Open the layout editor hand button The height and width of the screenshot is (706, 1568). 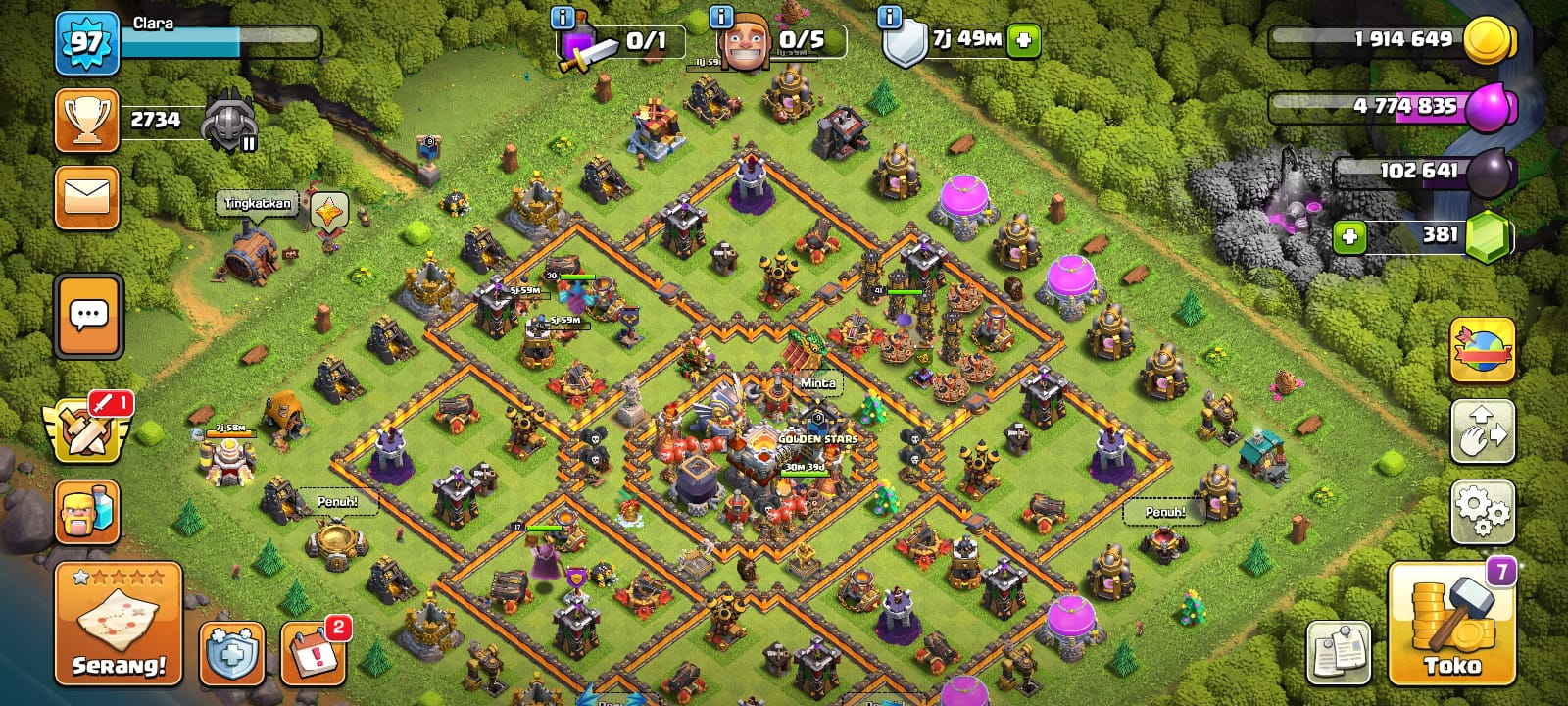(1482, 430)
